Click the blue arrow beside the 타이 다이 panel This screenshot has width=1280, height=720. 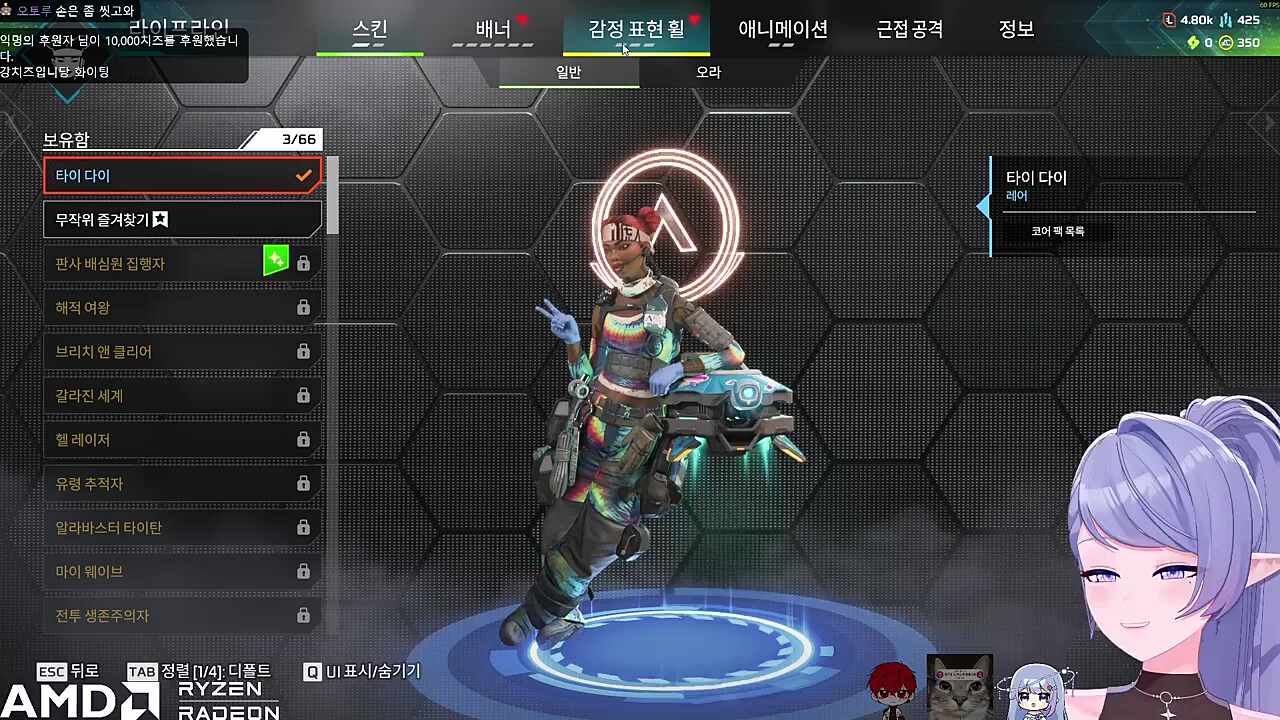click(x=985, y=208)
